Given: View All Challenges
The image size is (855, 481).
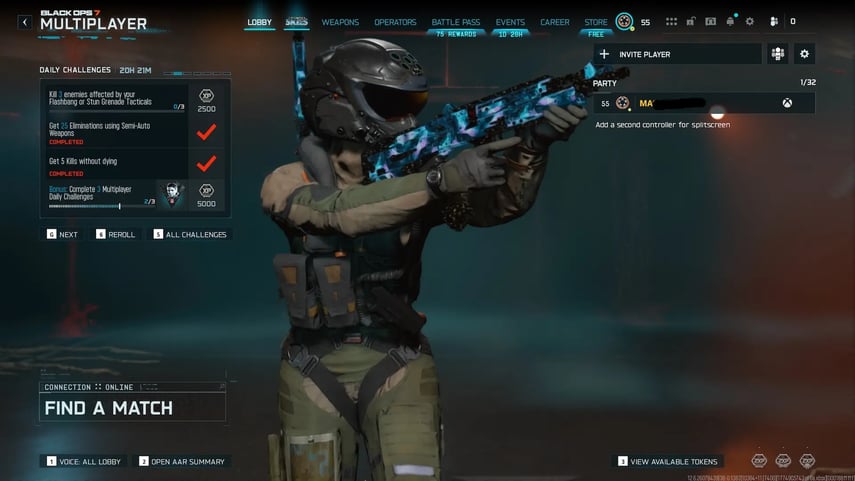Looking at the screenshot, I should 190,234.
